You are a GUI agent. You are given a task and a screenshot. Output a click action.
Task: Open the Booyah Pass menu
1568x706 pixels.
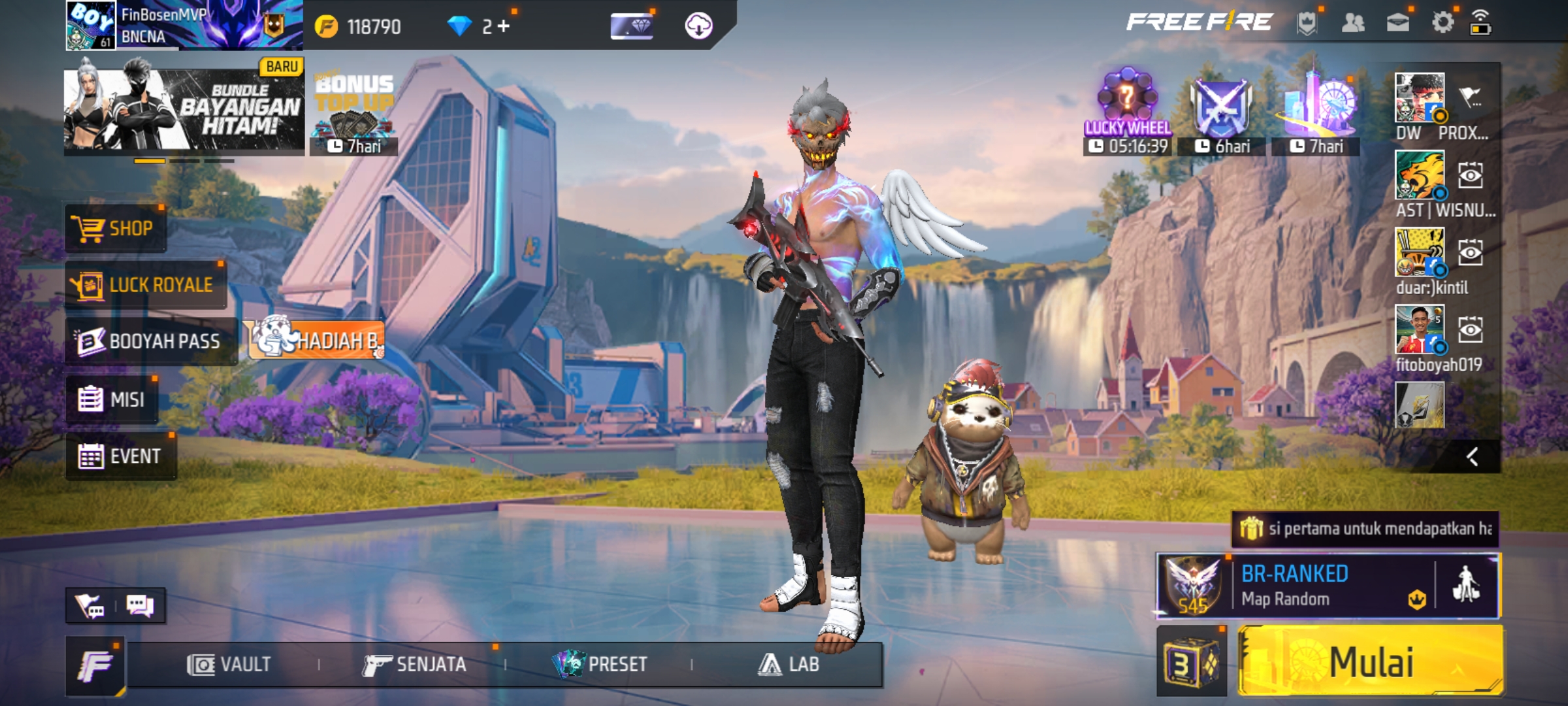[150, 341]
